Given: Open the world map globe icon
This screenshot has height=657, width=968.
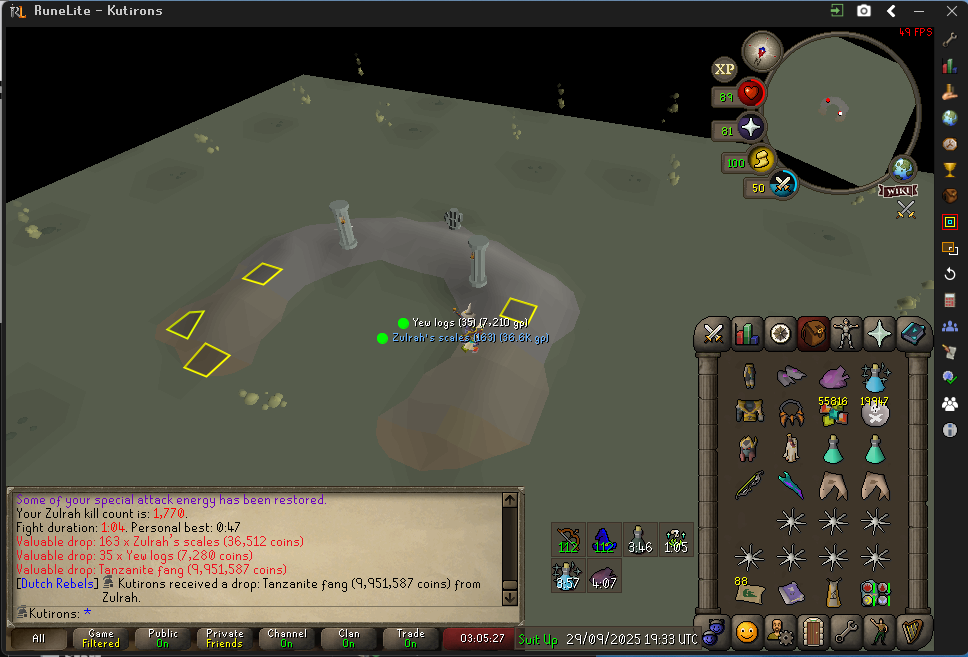Looking at the screenshot, I should tap(904, 168).
